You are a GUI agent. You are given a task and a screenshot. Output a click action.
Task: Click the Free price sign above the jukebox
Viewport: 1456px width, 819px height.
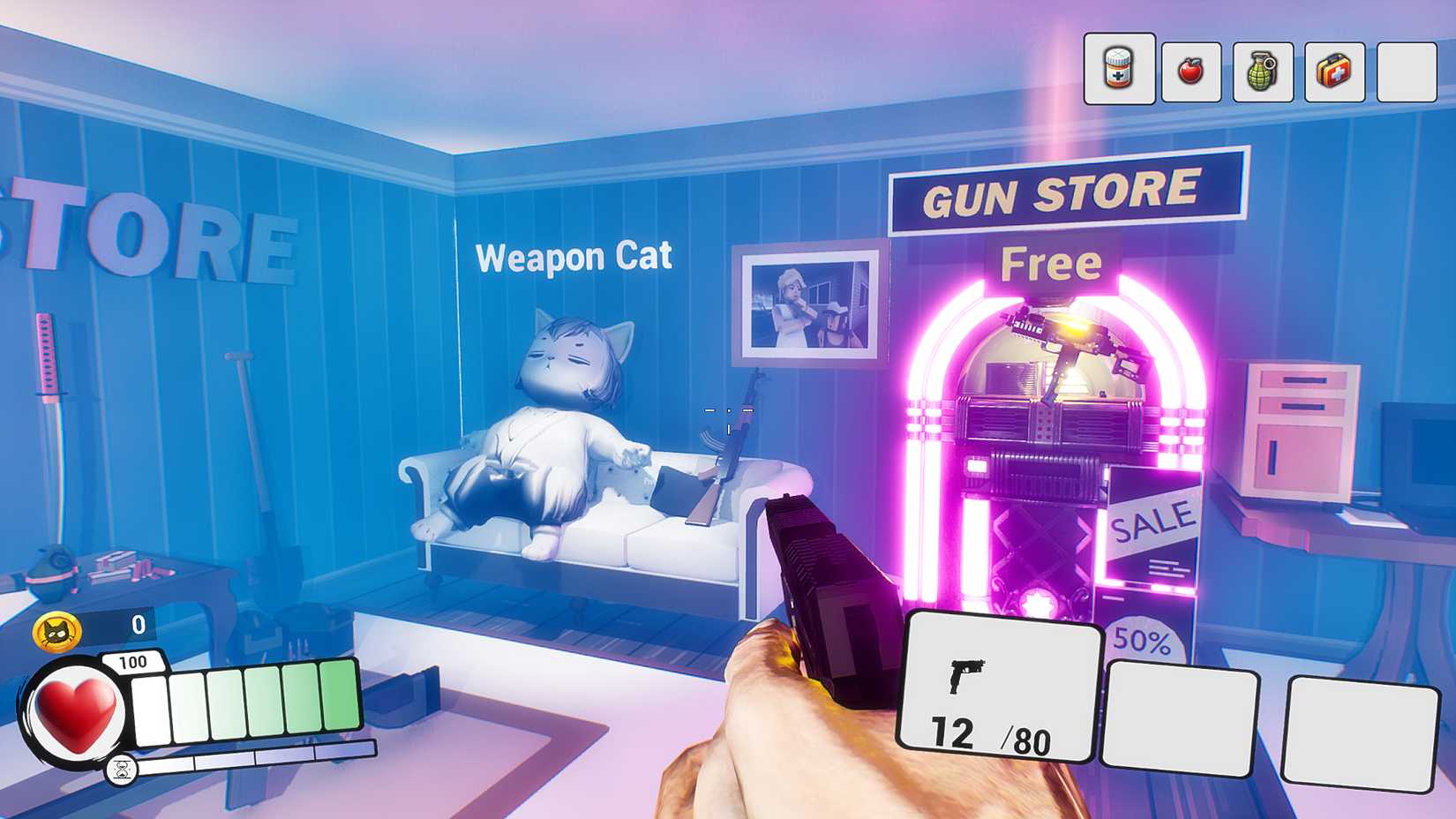click(x=1050, y=262)
